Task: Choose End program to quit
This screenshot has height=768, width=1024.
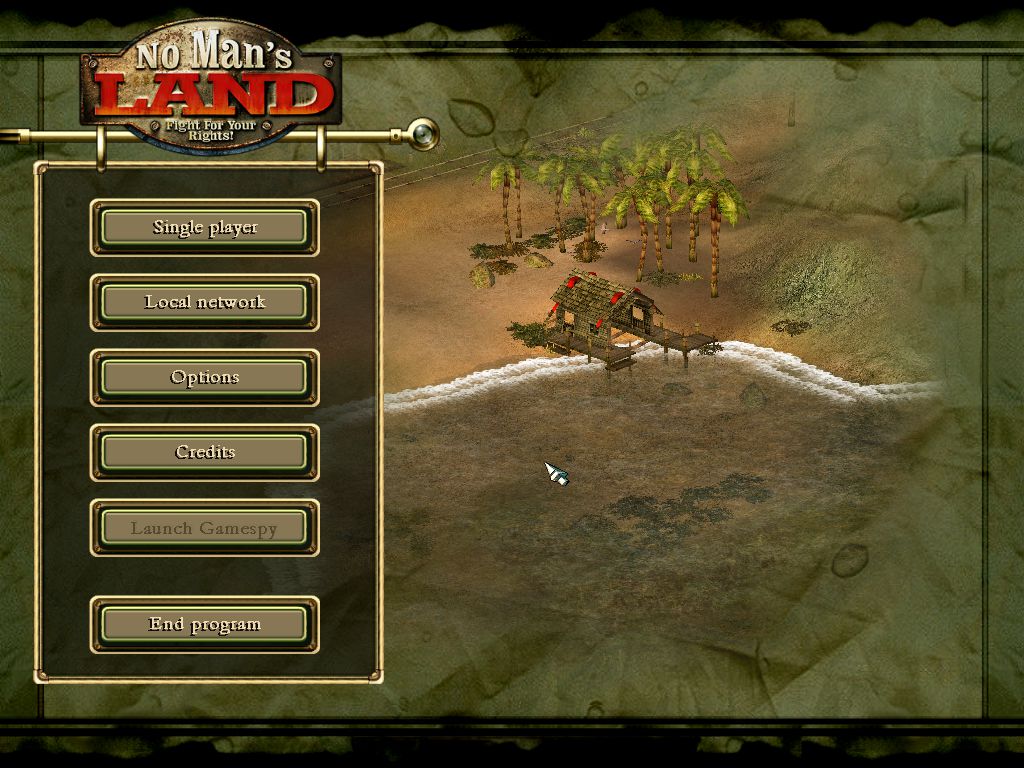Action: 204,625
